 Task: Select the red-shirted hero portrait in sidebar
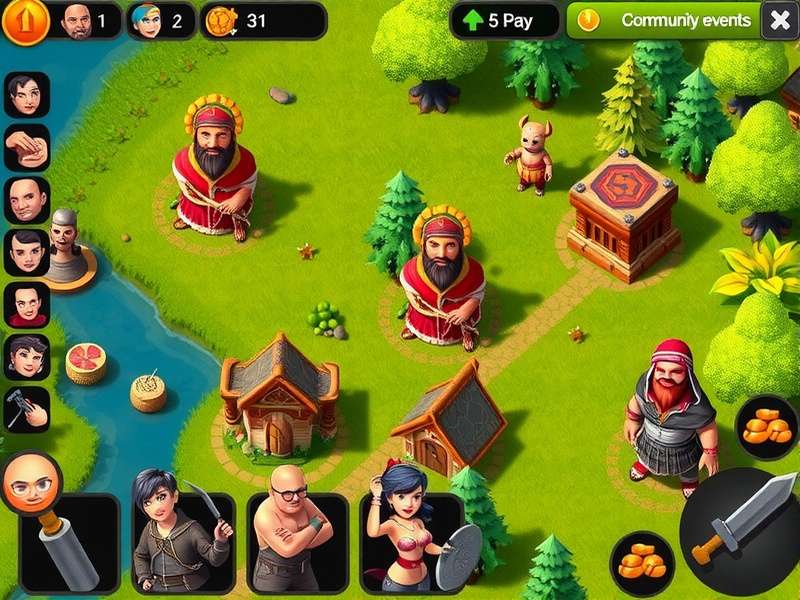(x=27, y=305)
